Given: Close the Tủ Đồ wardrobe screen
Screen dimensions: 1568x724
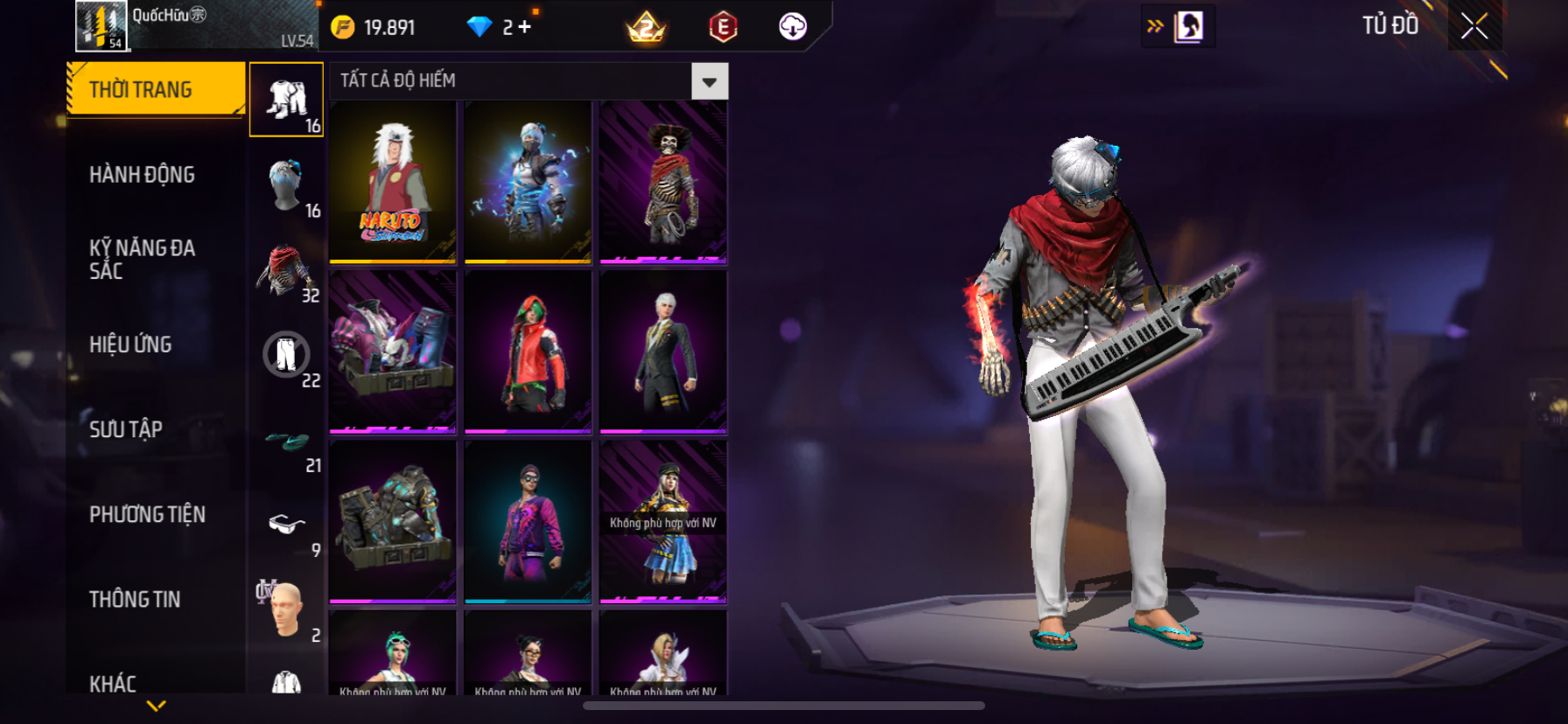Looking at the screenshot, I should [1474, 26].
